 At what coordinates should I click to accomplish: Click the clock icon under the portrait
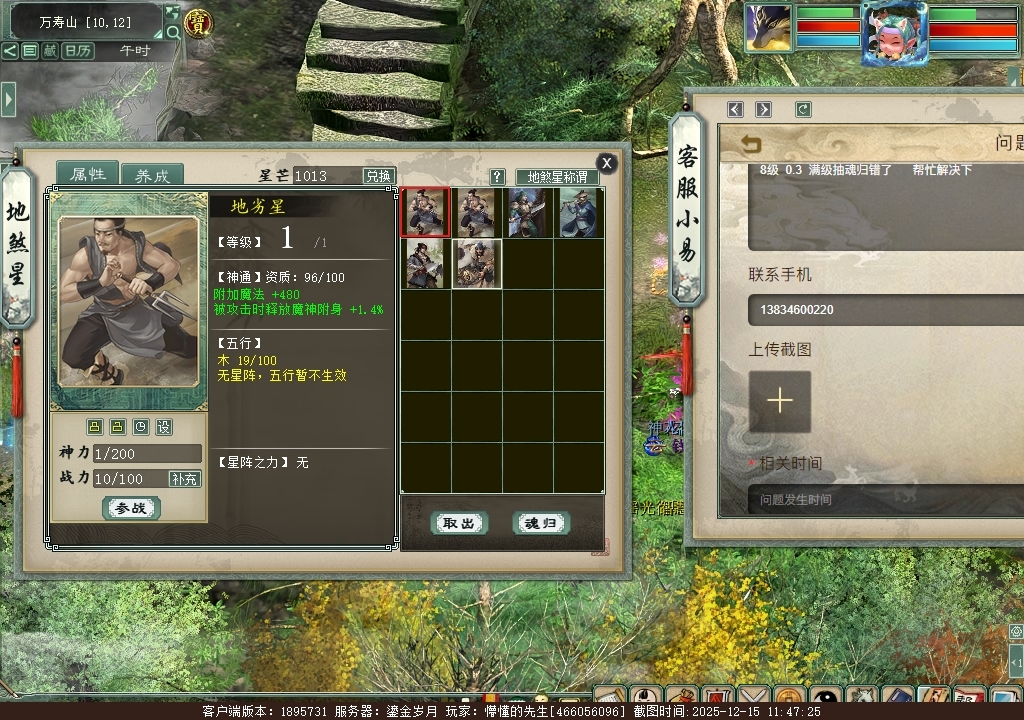click(141, 427)
